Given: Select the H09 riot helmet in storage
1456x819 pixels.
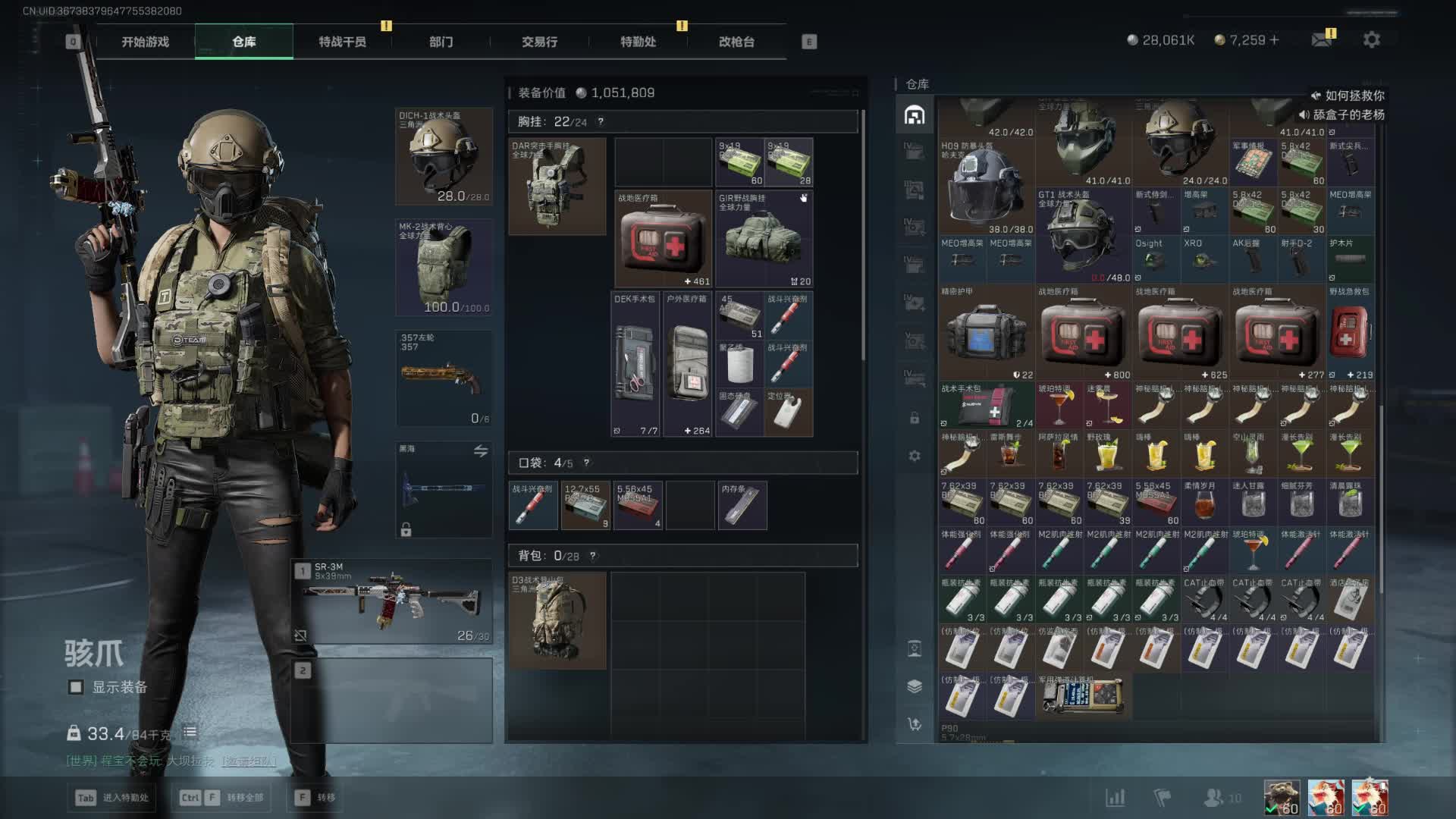Looking at the screenshot, I should pos(986,187).
